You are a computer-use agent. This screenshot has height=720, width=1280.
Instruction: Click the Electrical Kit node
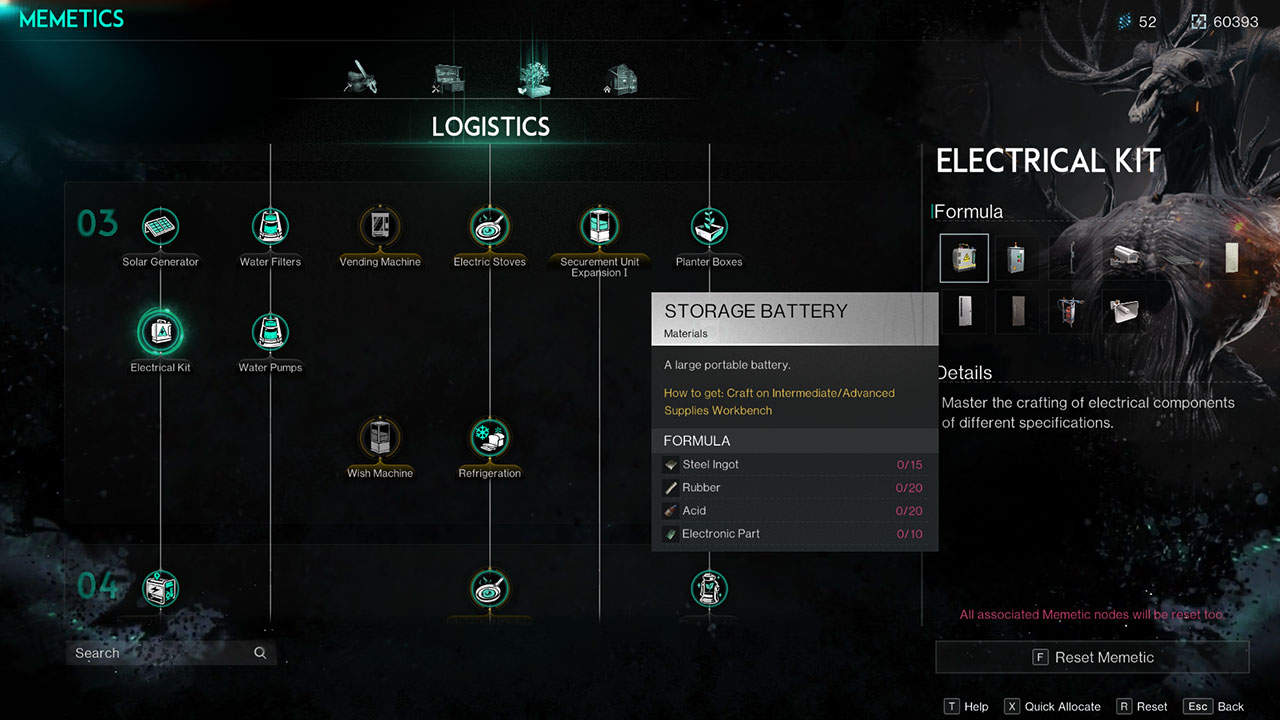tap(160, 333)
